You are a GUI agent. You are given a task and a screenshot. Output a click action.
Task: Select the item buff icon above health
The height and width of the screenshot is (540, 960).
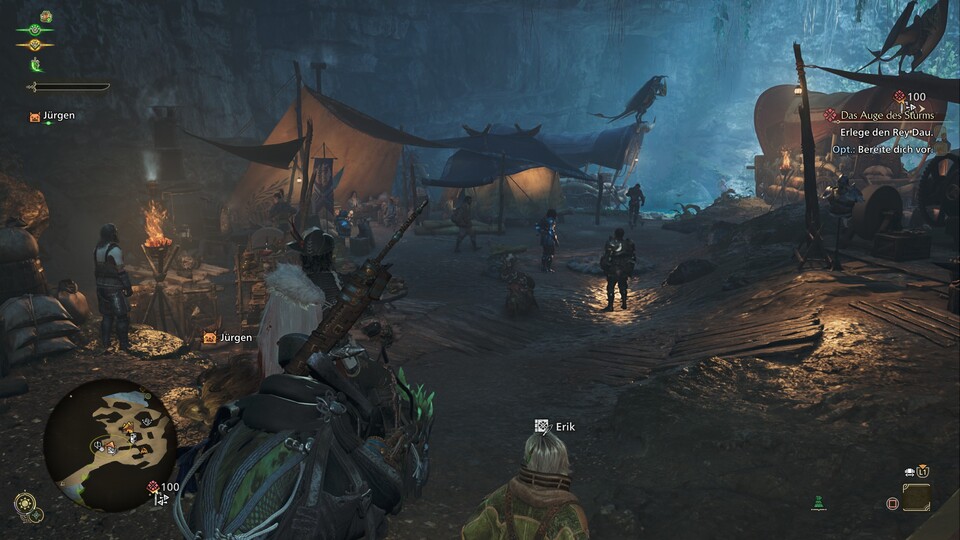[x=46, y=17]
